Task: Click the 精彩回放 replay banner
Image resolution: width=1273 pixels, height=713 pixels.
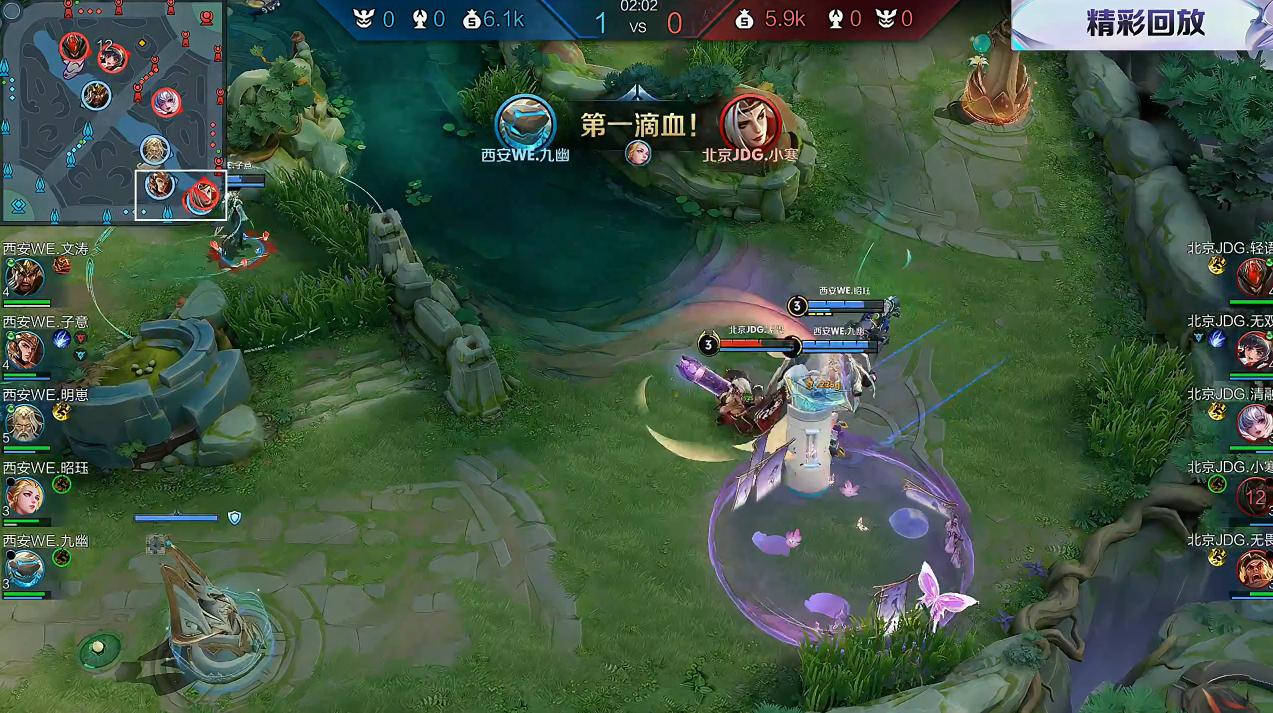Action: 1144,24
